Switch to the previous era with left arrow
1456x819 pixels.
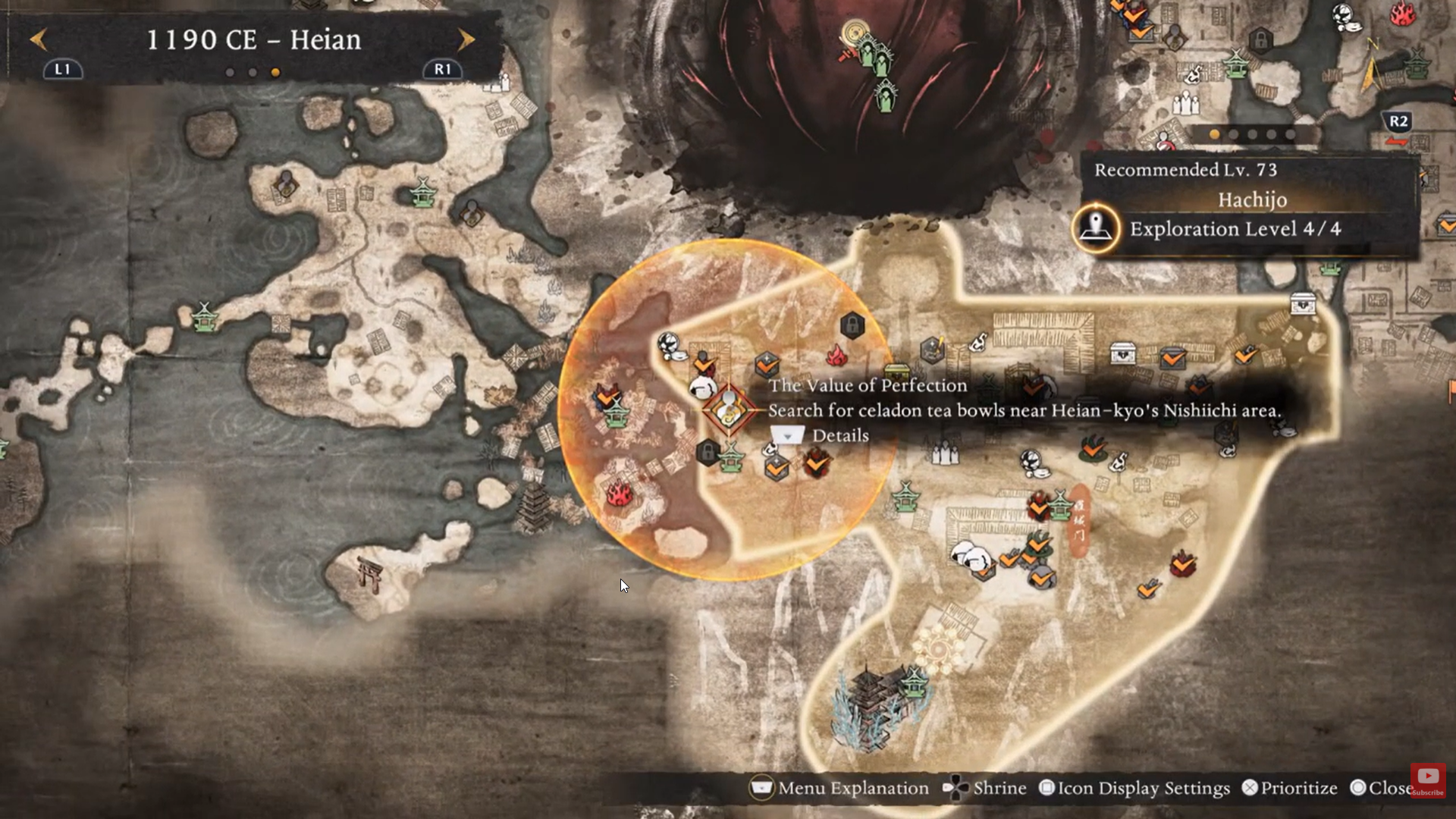click(x=39, y=39)
